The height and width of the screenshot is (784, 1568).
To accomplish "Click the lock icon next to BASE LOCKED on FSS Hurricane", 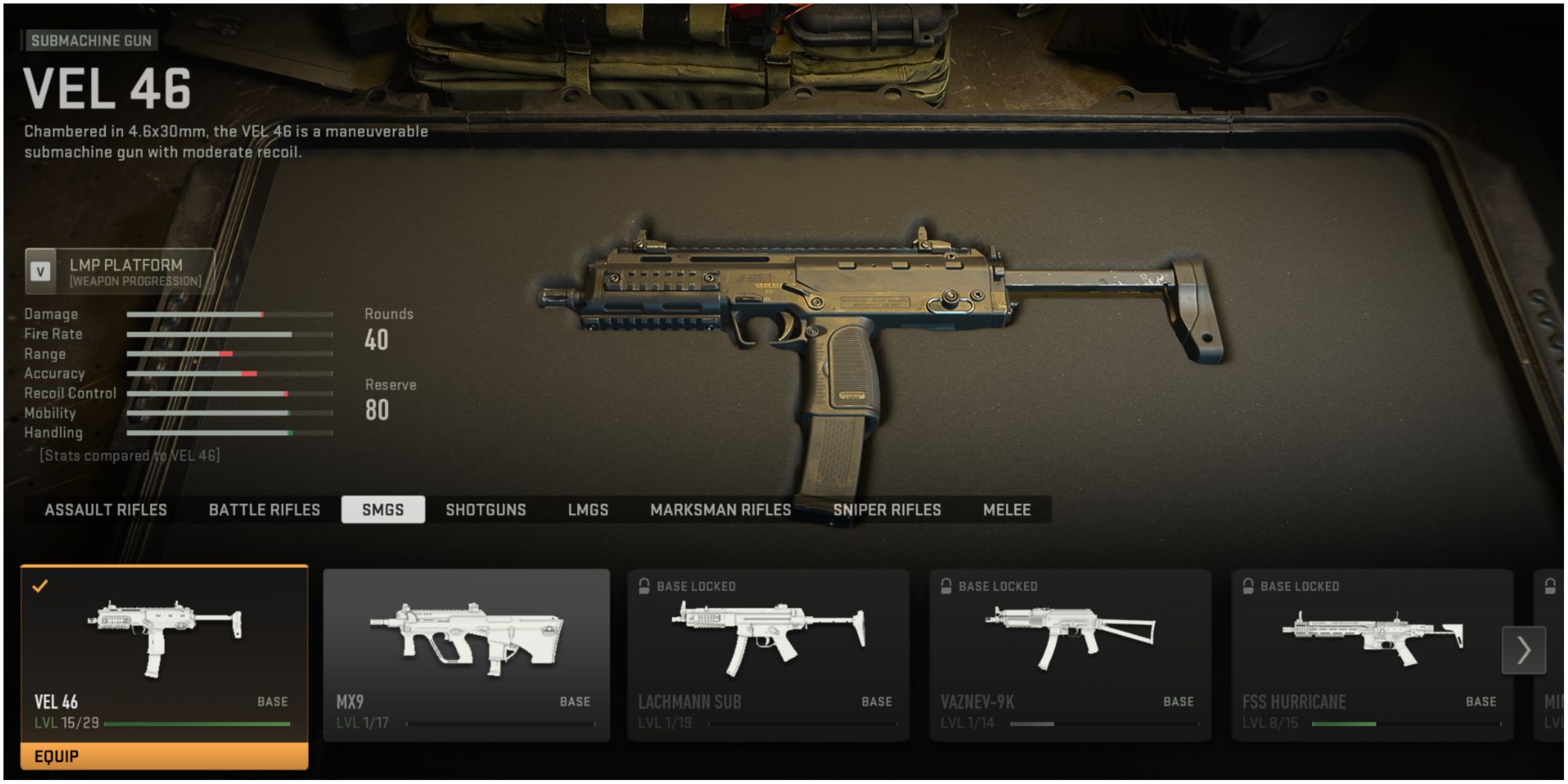I will pos(1247,585).
